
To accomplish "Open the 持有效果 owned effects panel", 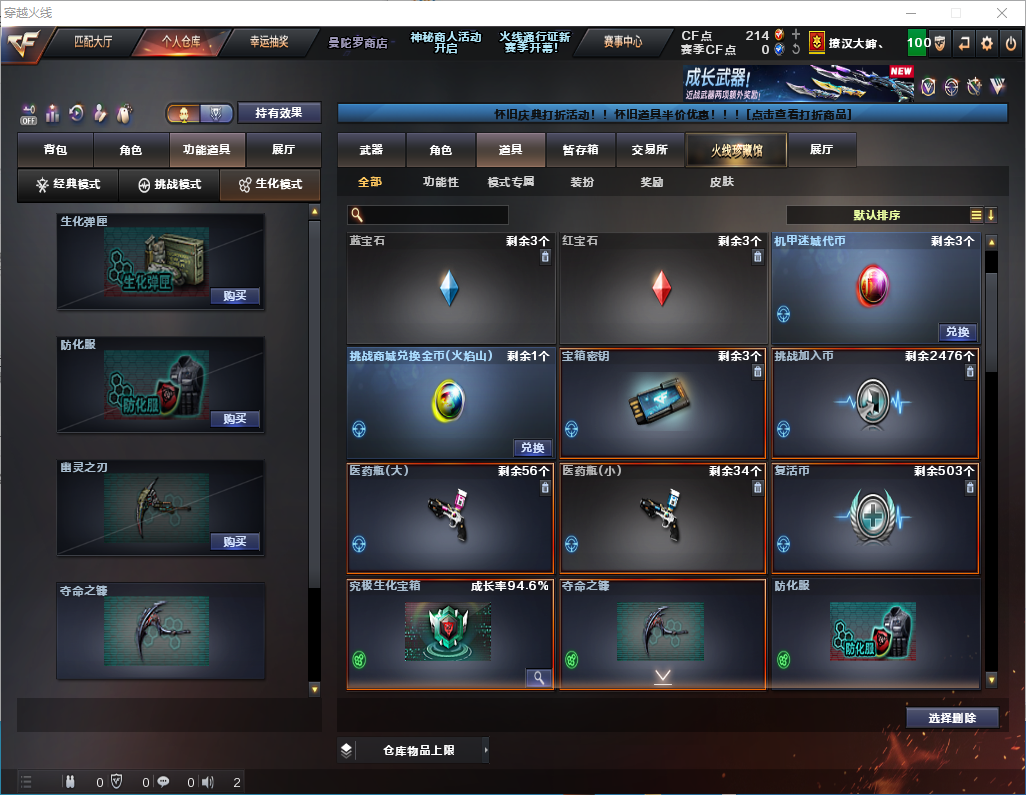I will [x=279, y=113].
